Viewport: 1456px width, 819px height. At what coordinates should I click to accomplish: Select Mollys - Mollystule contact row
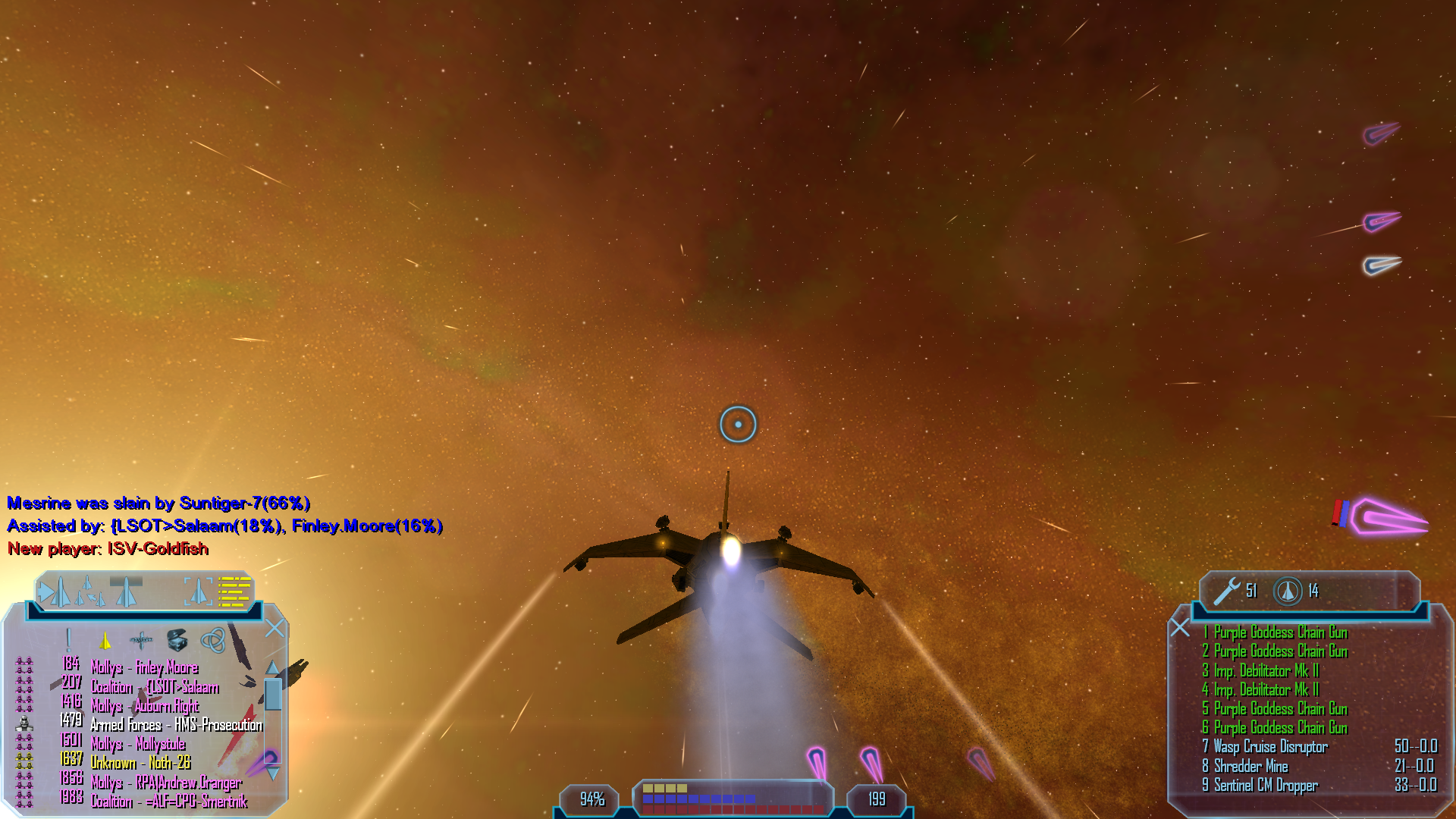pos(138,744)
